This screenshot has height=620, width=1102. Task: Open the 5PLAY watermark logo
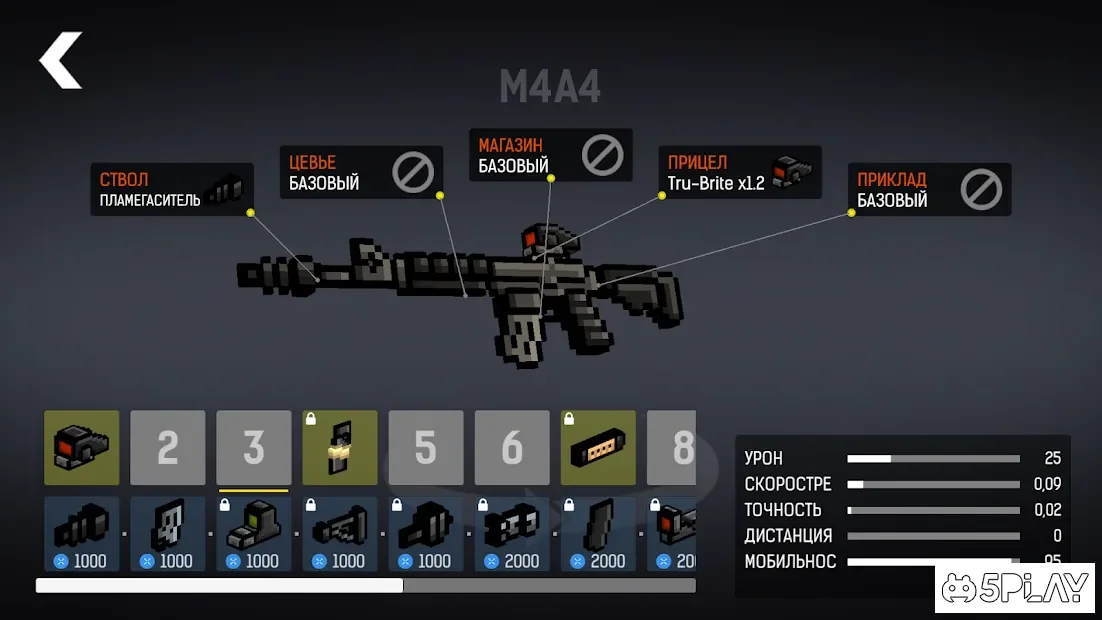[x=1018, y=589]
